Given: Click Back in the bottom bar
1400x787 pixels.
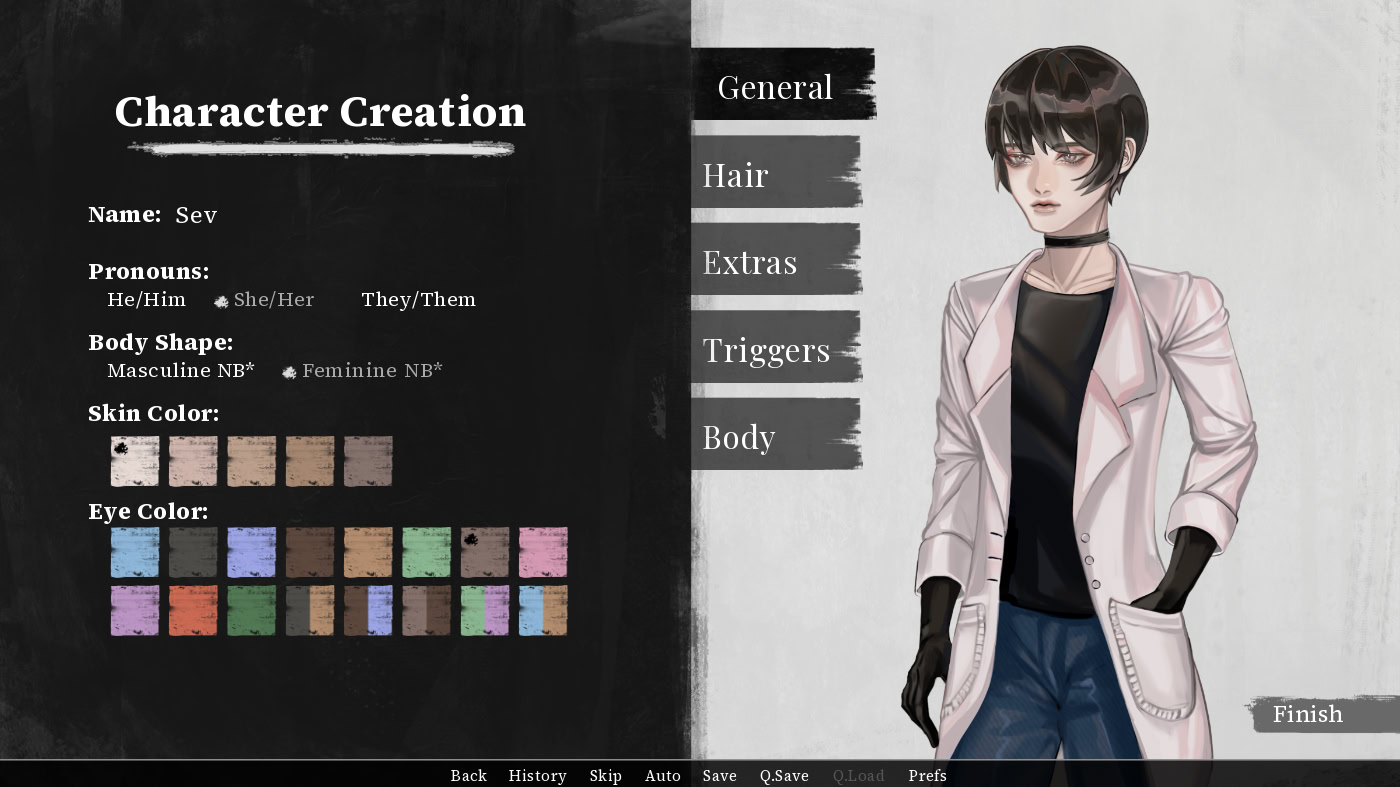Looking at the screenshot, I should coord(468,775).
